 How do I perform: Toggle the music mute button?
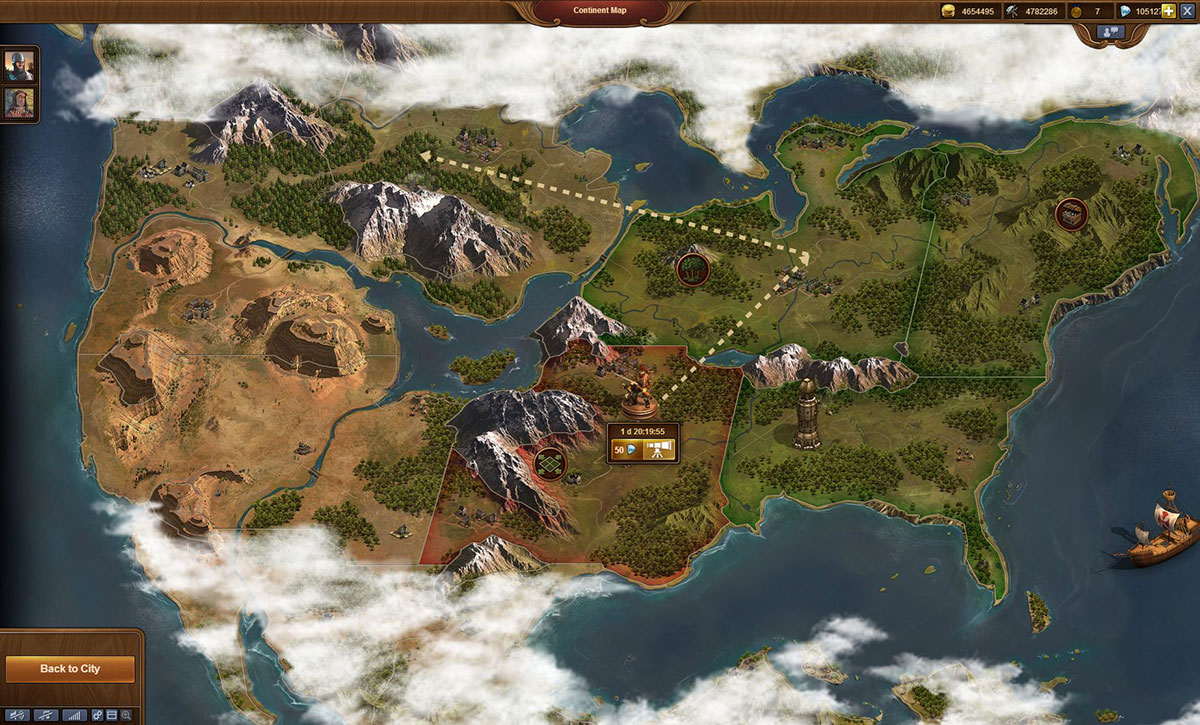pyautogui.click(x=45, y=716)
